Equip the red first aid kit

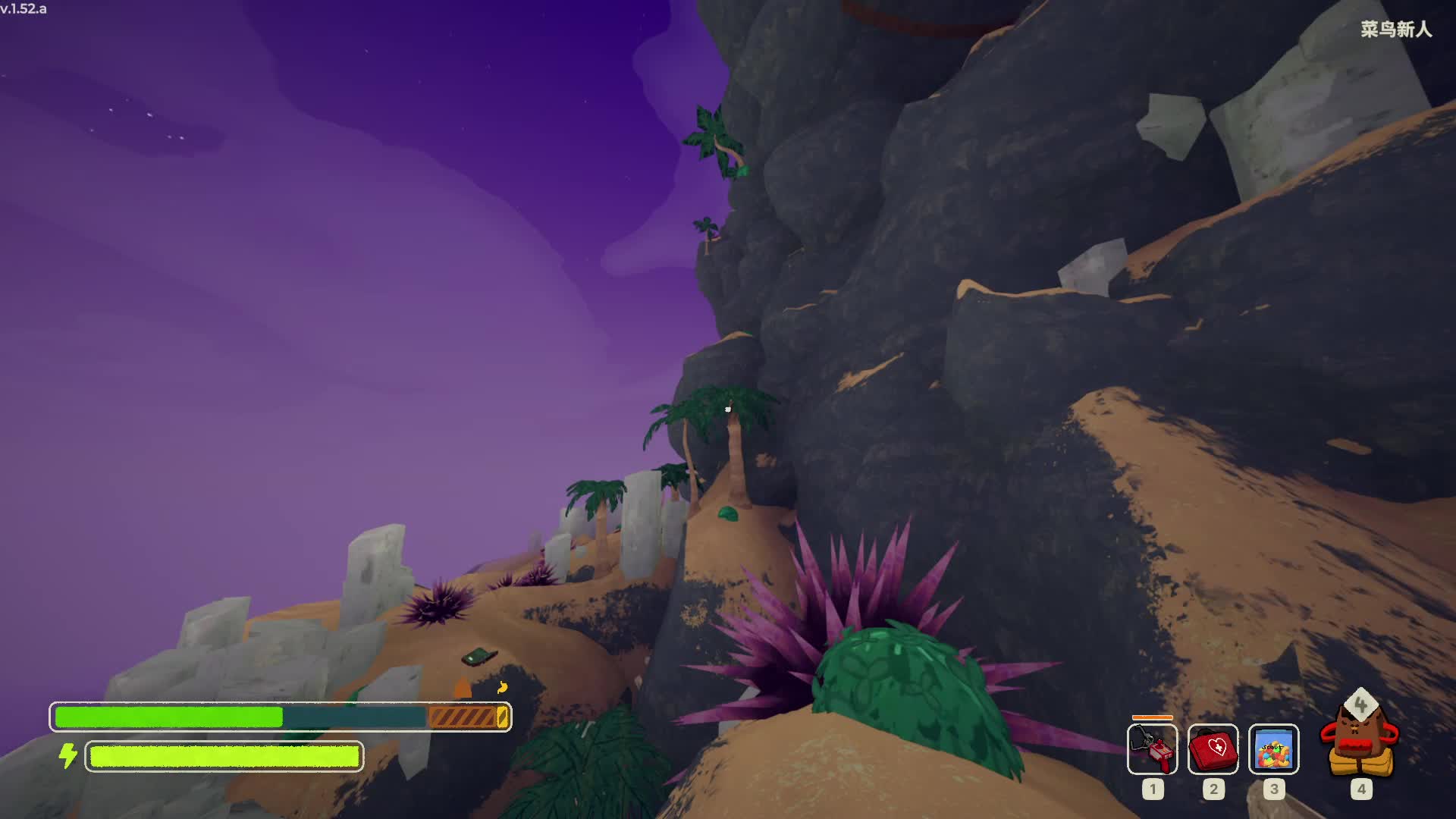1213,749
